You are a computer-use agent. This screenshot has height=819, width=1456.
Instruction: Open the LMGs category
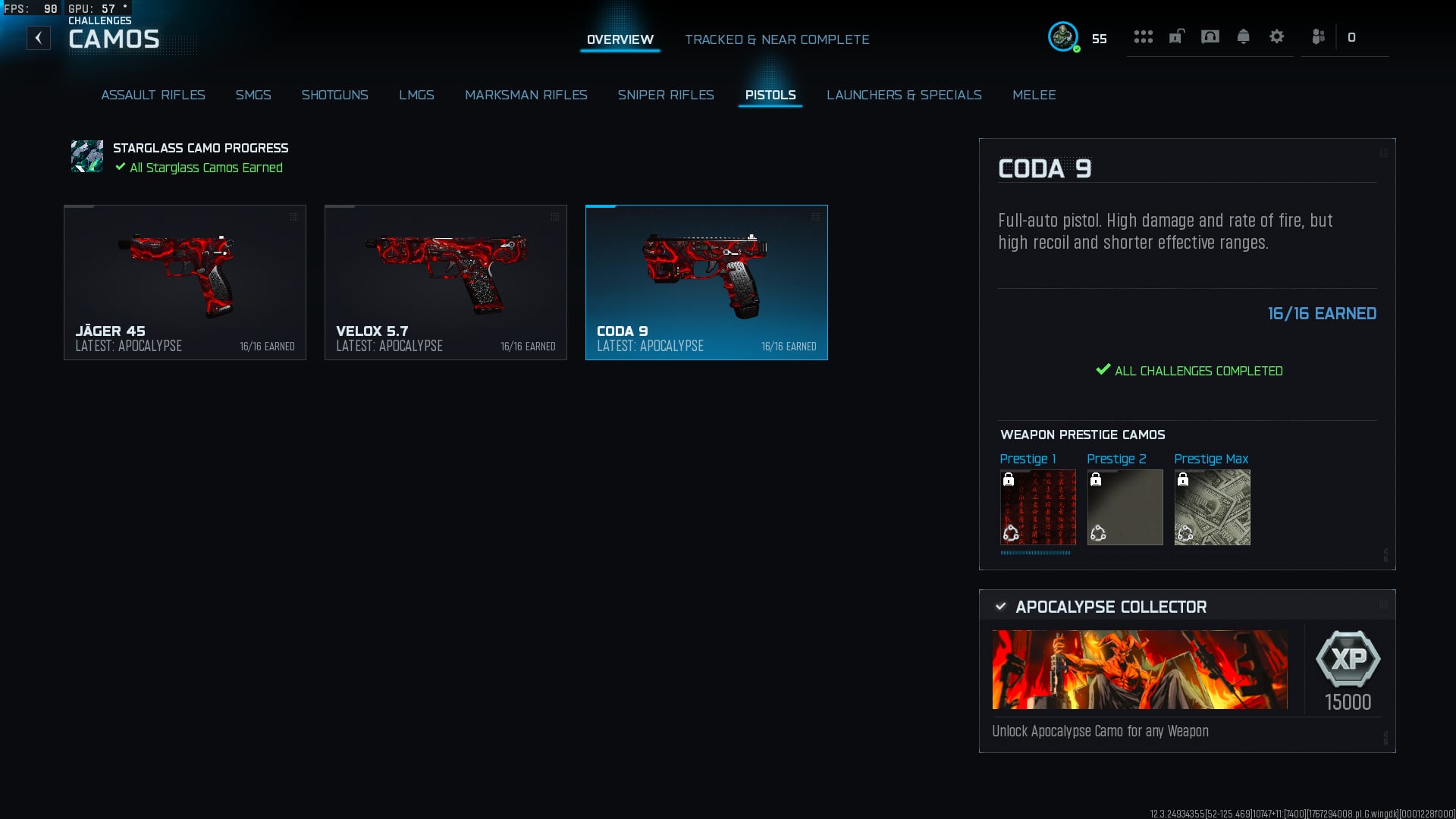(x=416, y=95)
